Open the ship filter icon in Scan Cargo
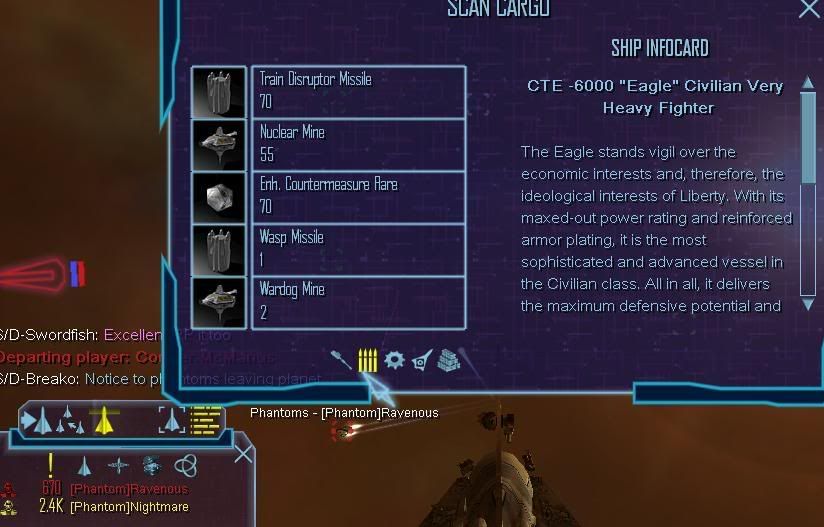This screenshot has height=527, width=824. pyautogui.click(x=421, y=360)
